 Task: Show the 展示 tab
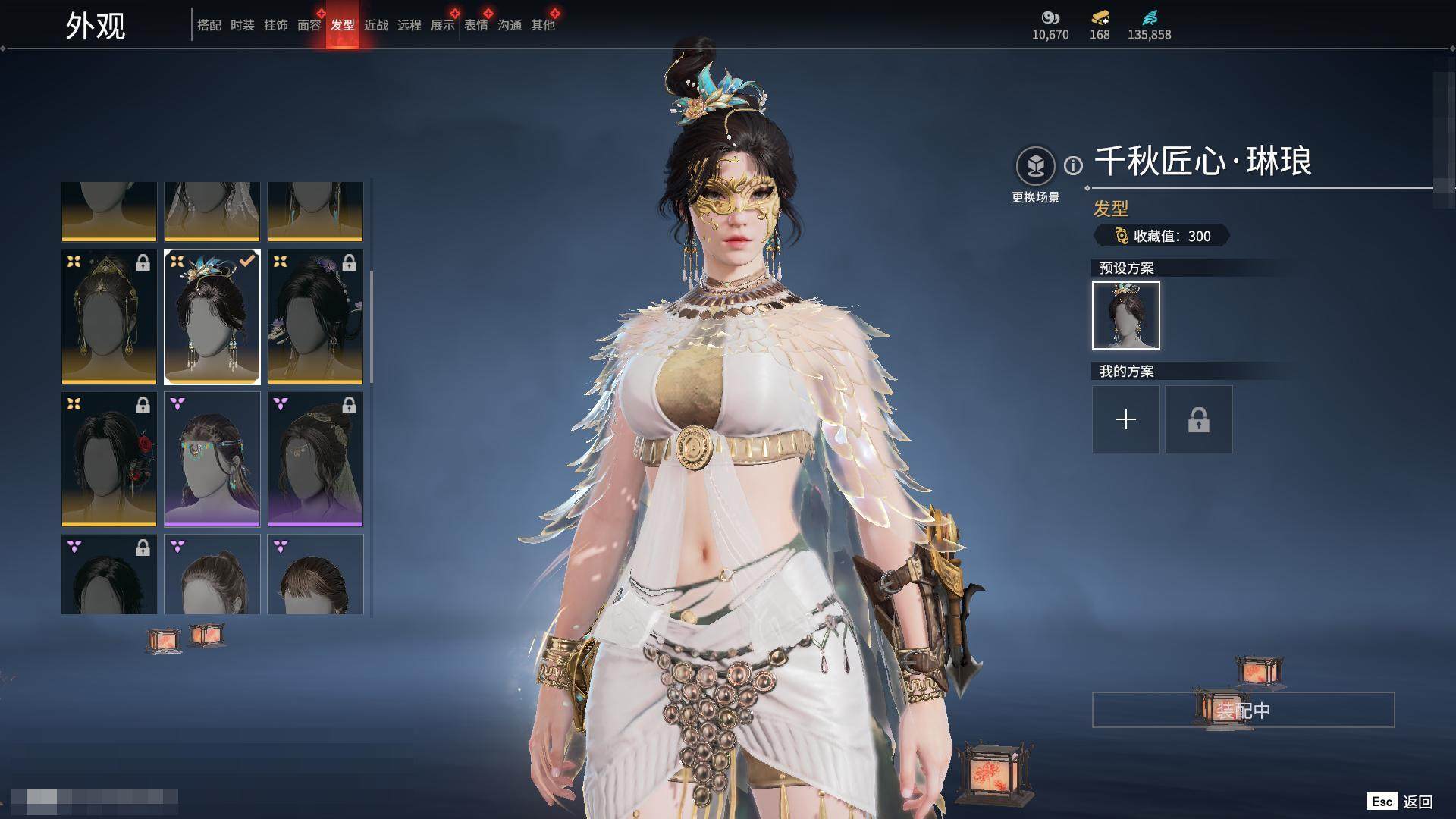[442, 26]
